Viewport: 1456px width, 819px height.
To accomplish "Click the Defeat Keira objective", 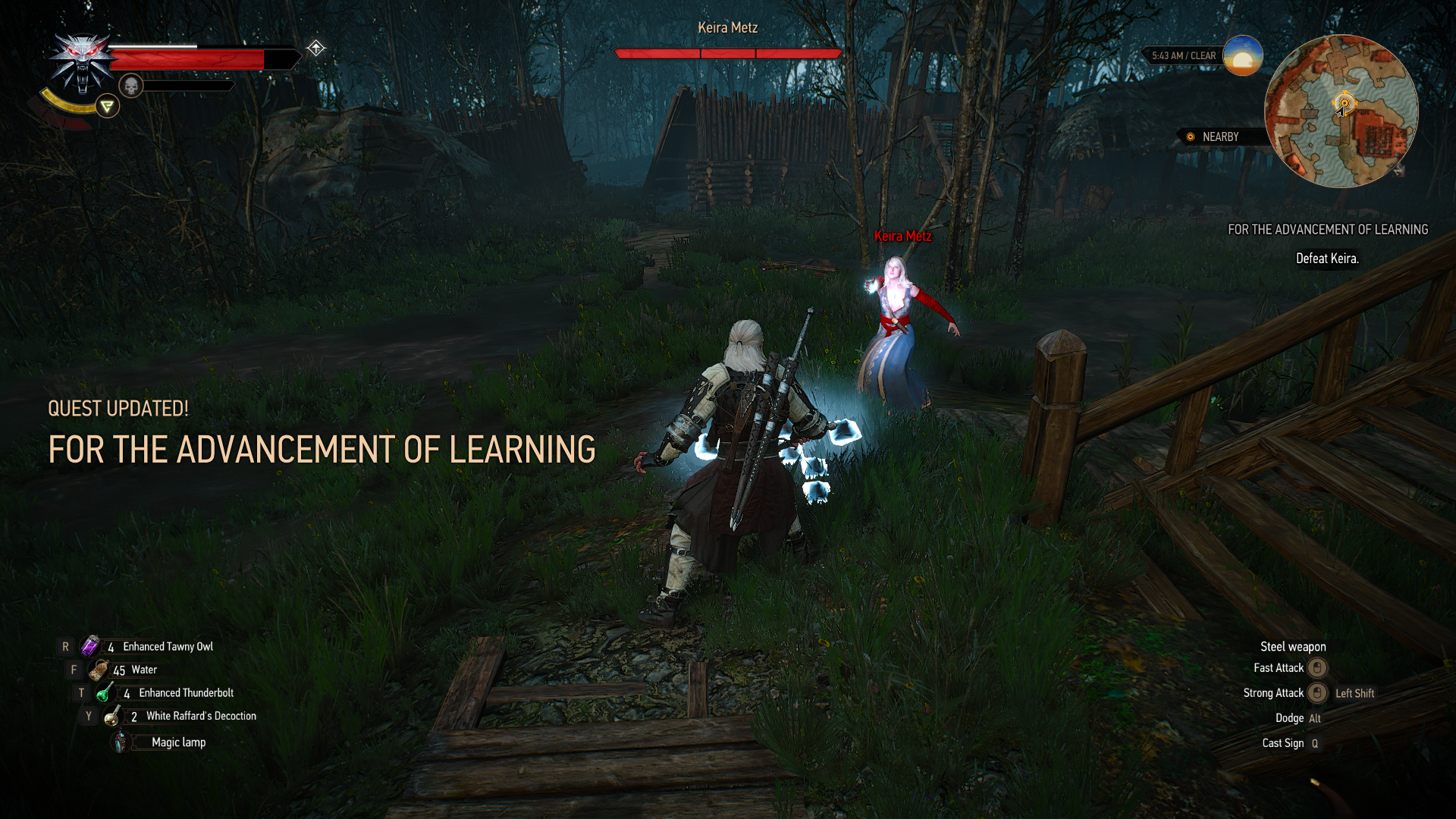I will [x=1326, y=259].
